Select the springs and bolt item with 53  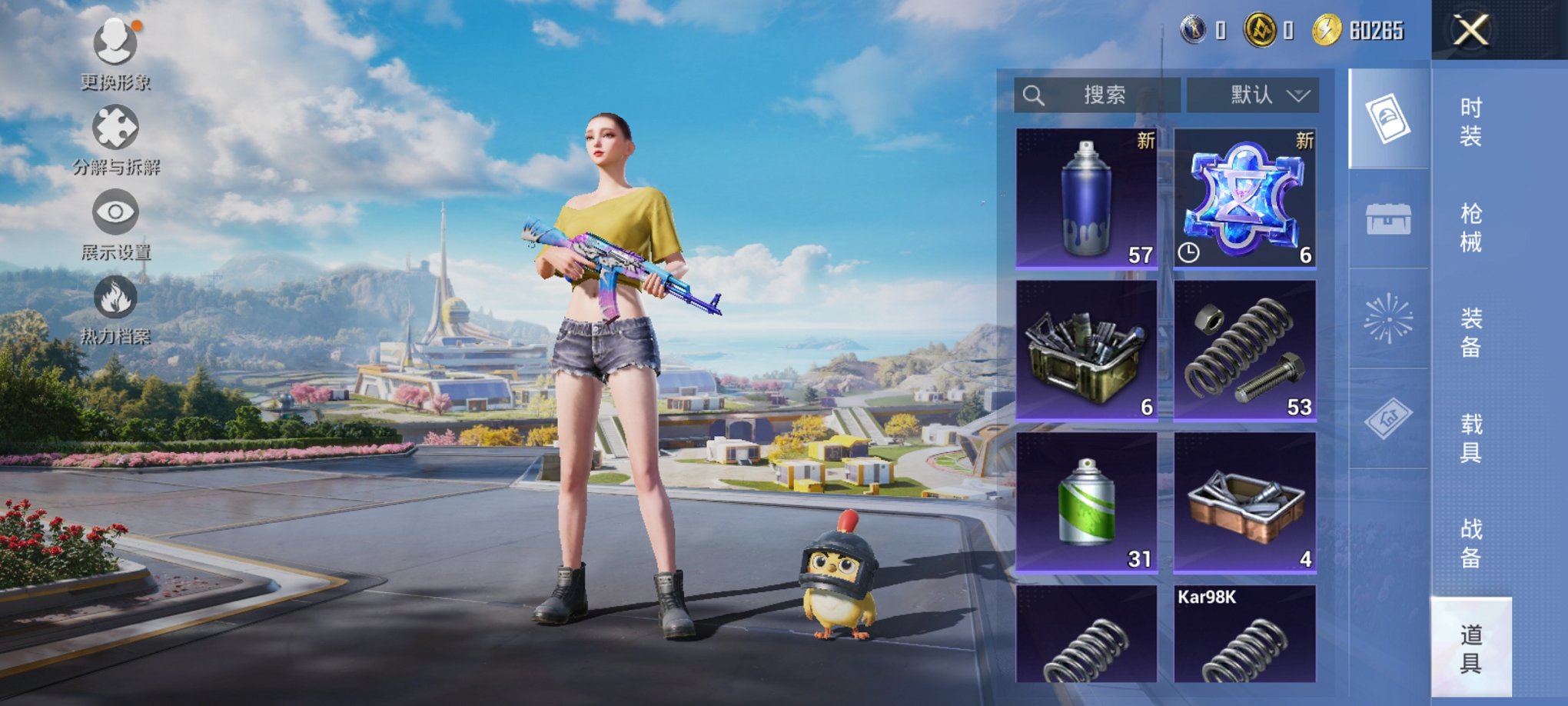point(1244,351)
